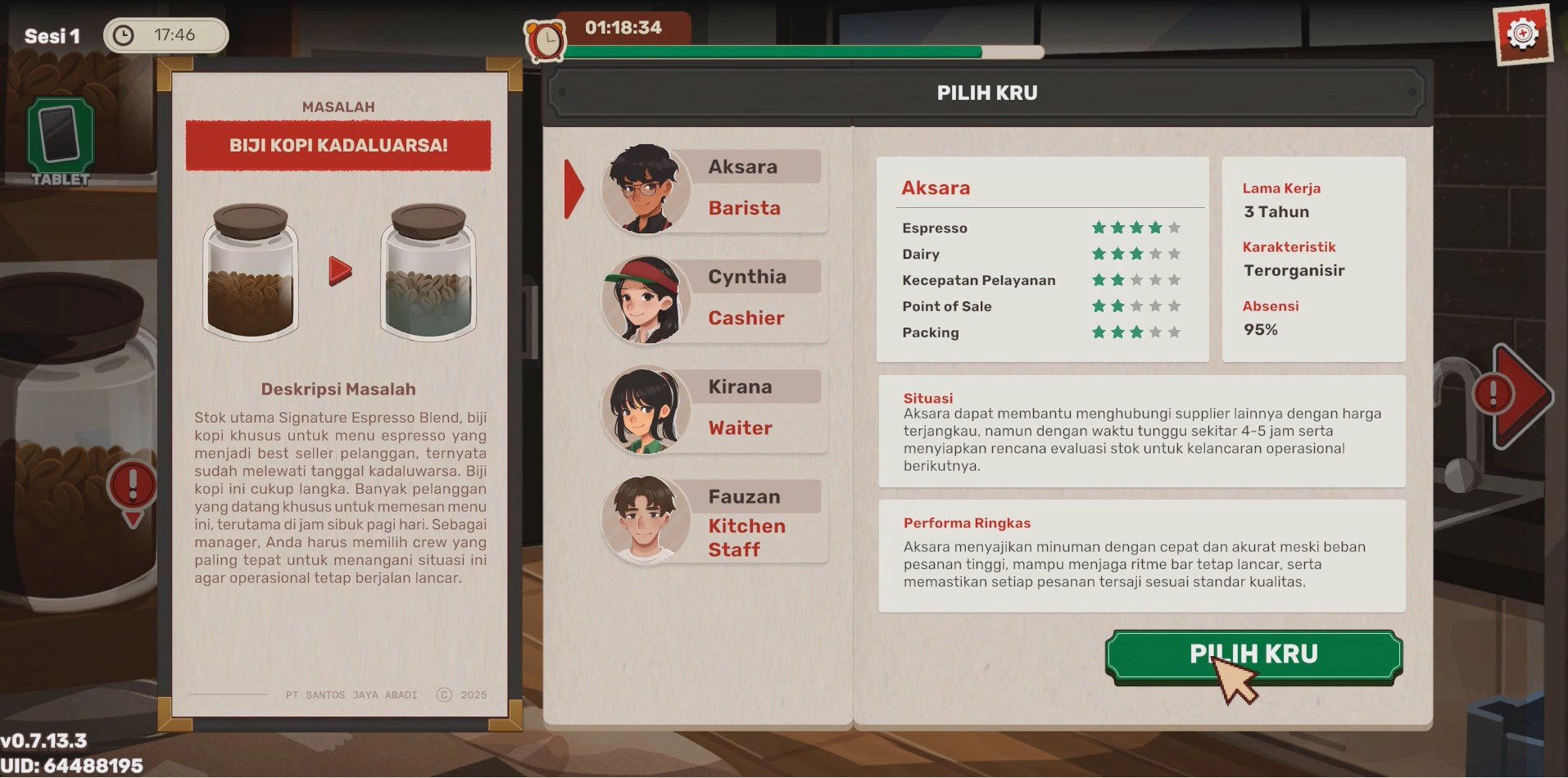Screen dimensions: 1568x778
Task: Select Fauzan the Kitchen Staff
Action: pos(713,520)
